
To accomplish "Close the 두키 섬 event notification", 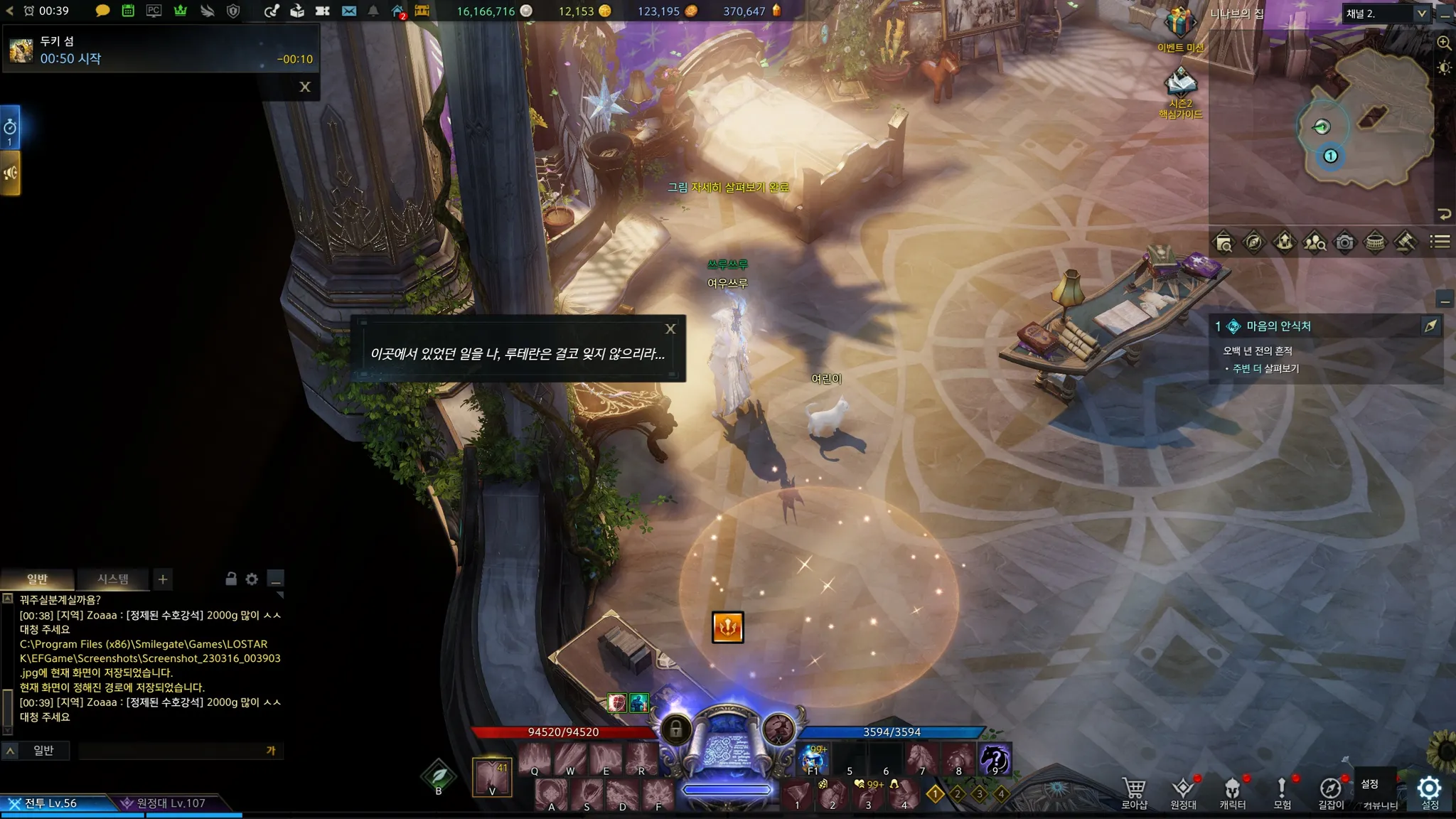I will click(305, 87).
